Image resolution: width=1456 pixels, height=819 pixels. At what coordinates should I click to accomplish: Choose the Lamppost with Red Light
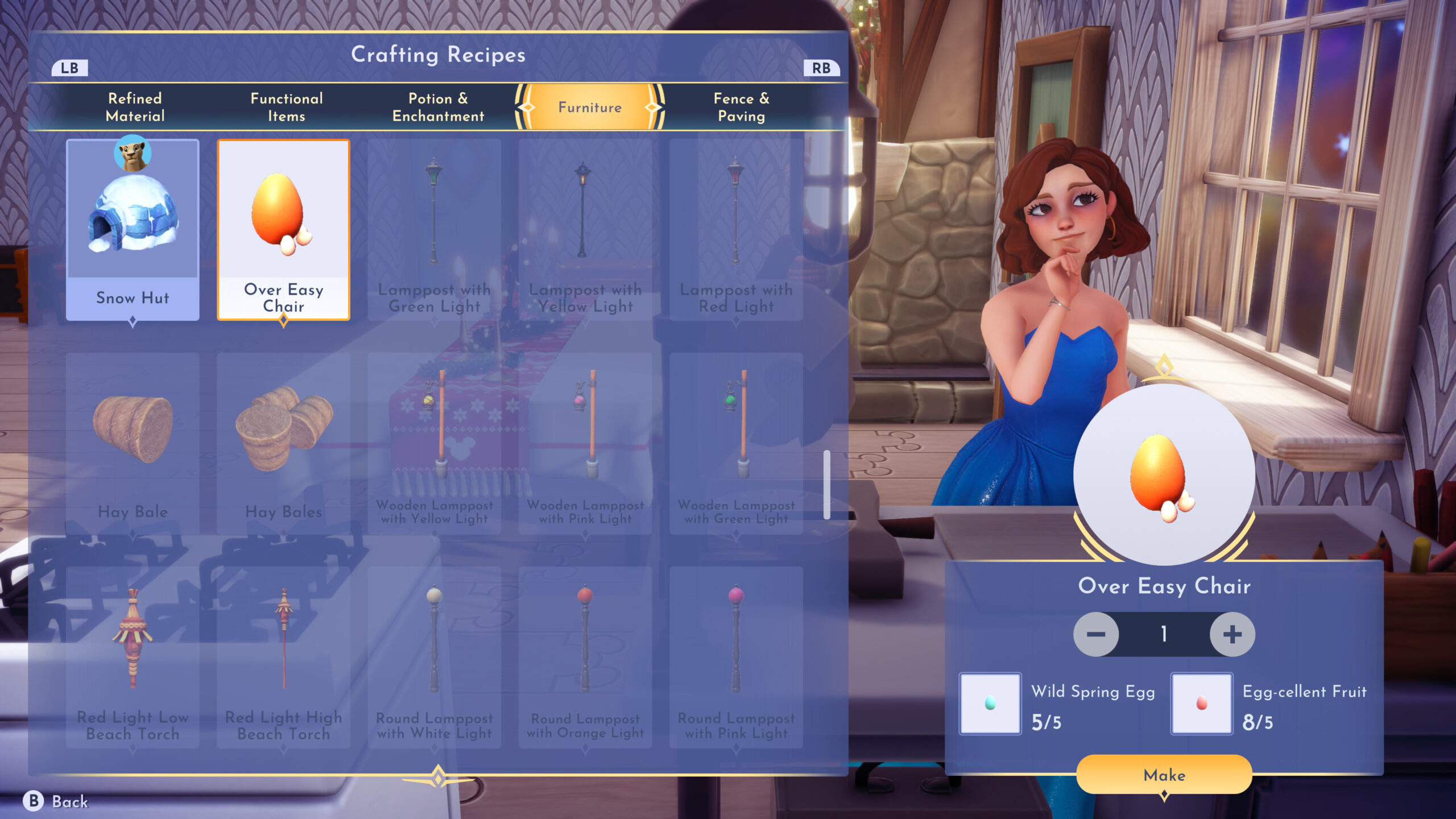(x=736, y=230)
